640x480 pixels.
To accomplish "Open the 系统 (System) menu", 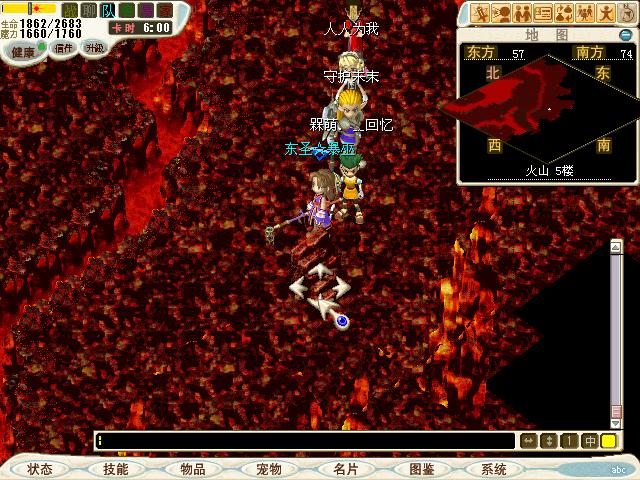I will (494, 468).
